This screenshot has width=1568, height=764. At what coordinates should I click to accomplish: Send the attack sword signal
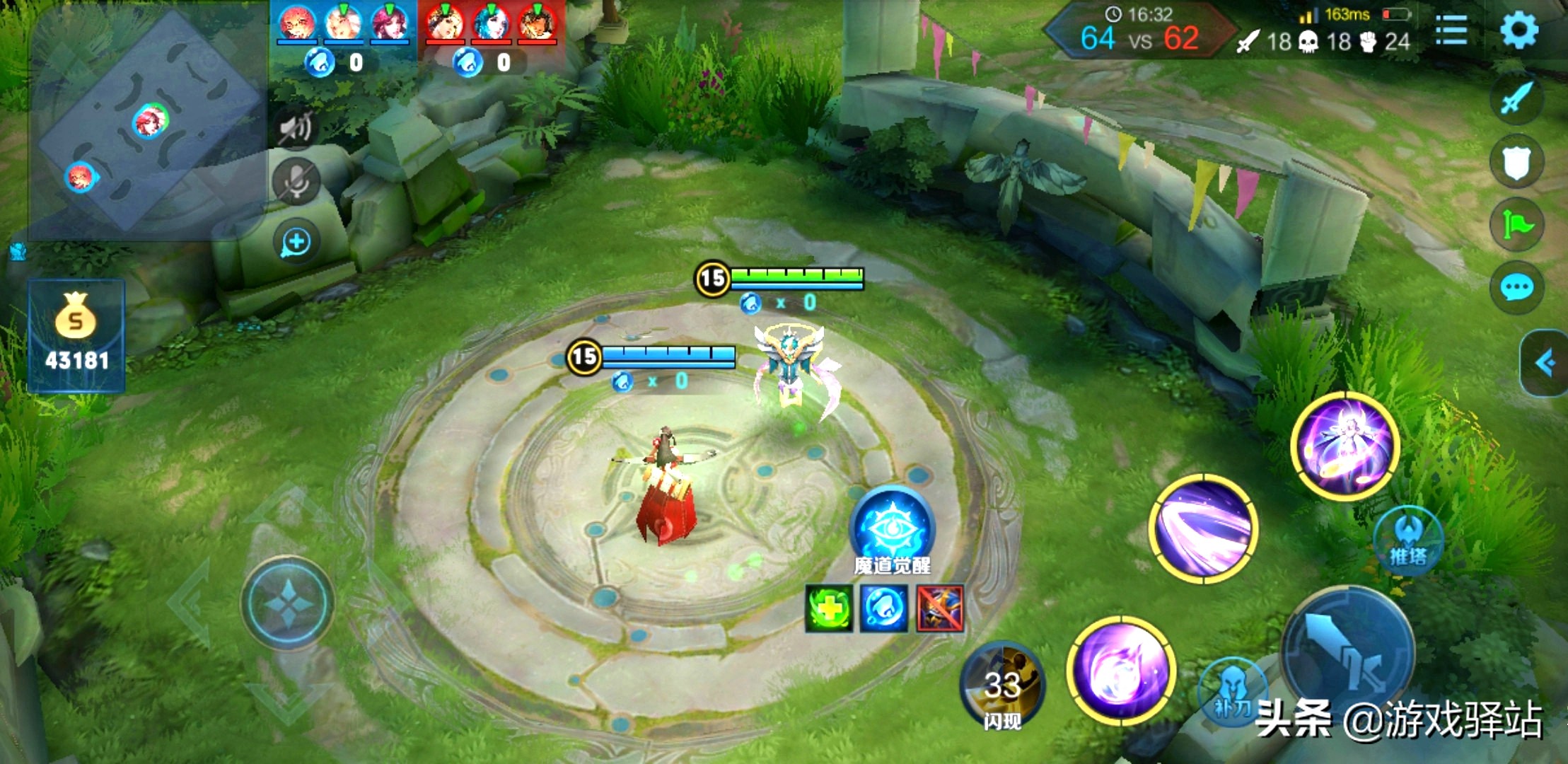click(1516, 98)
